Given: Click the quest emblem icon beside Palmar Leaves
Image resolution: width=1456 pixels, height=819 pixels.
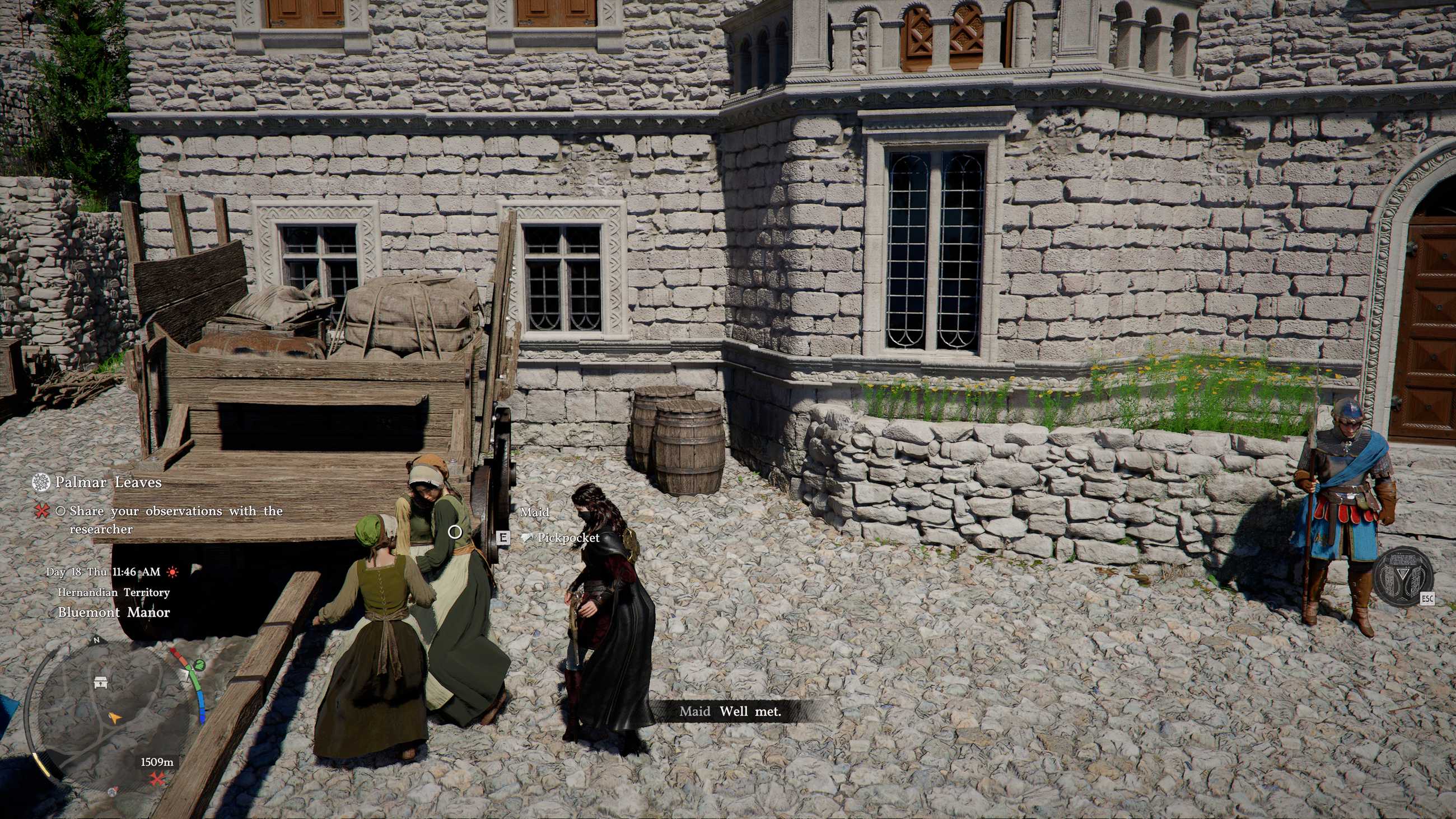Looking at the screenshot, I should [x=41, y=483].
